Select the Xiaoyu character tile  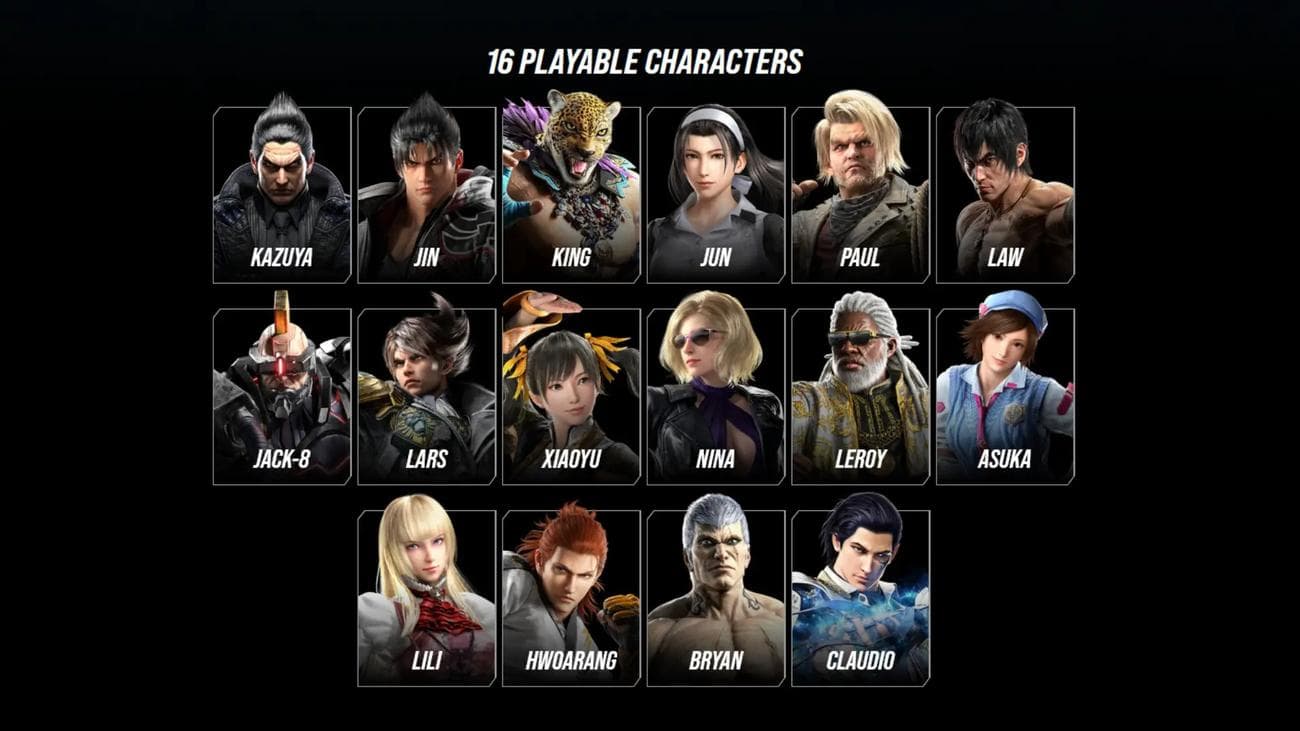click(571, 397)
